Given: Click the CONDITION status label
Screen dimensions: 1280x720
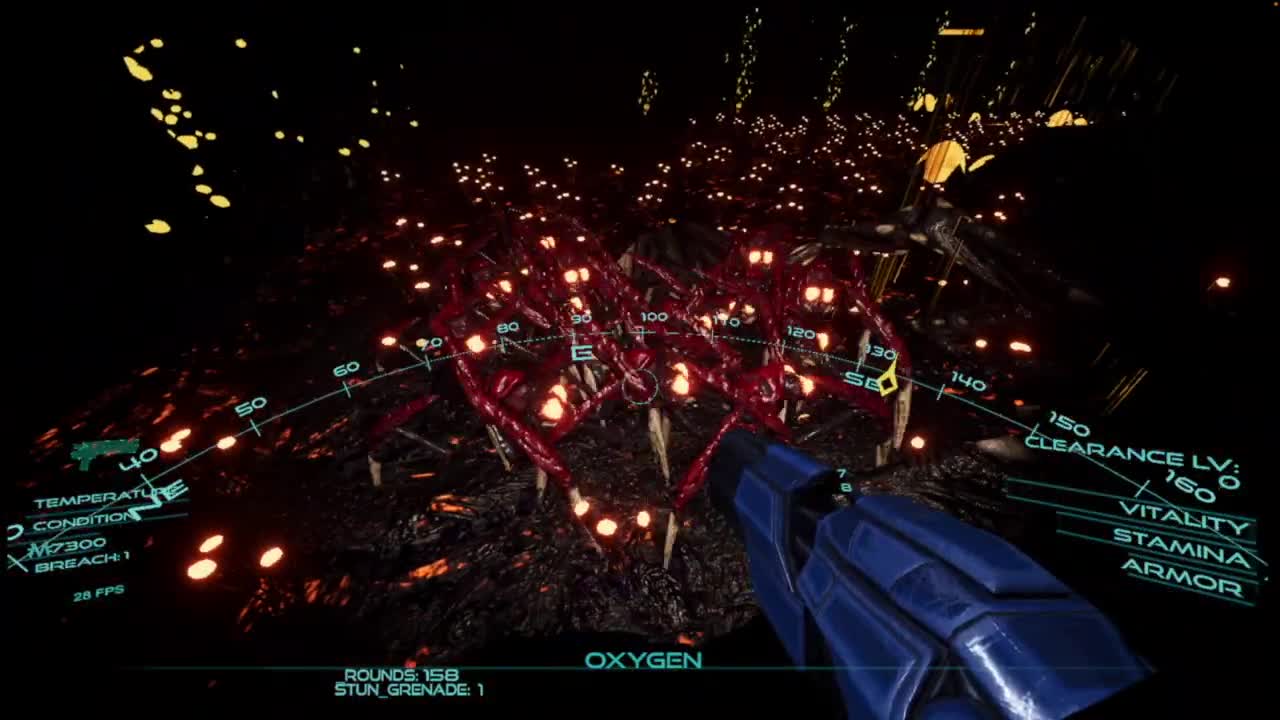Looking at the screenshot, I should (80, 520).
